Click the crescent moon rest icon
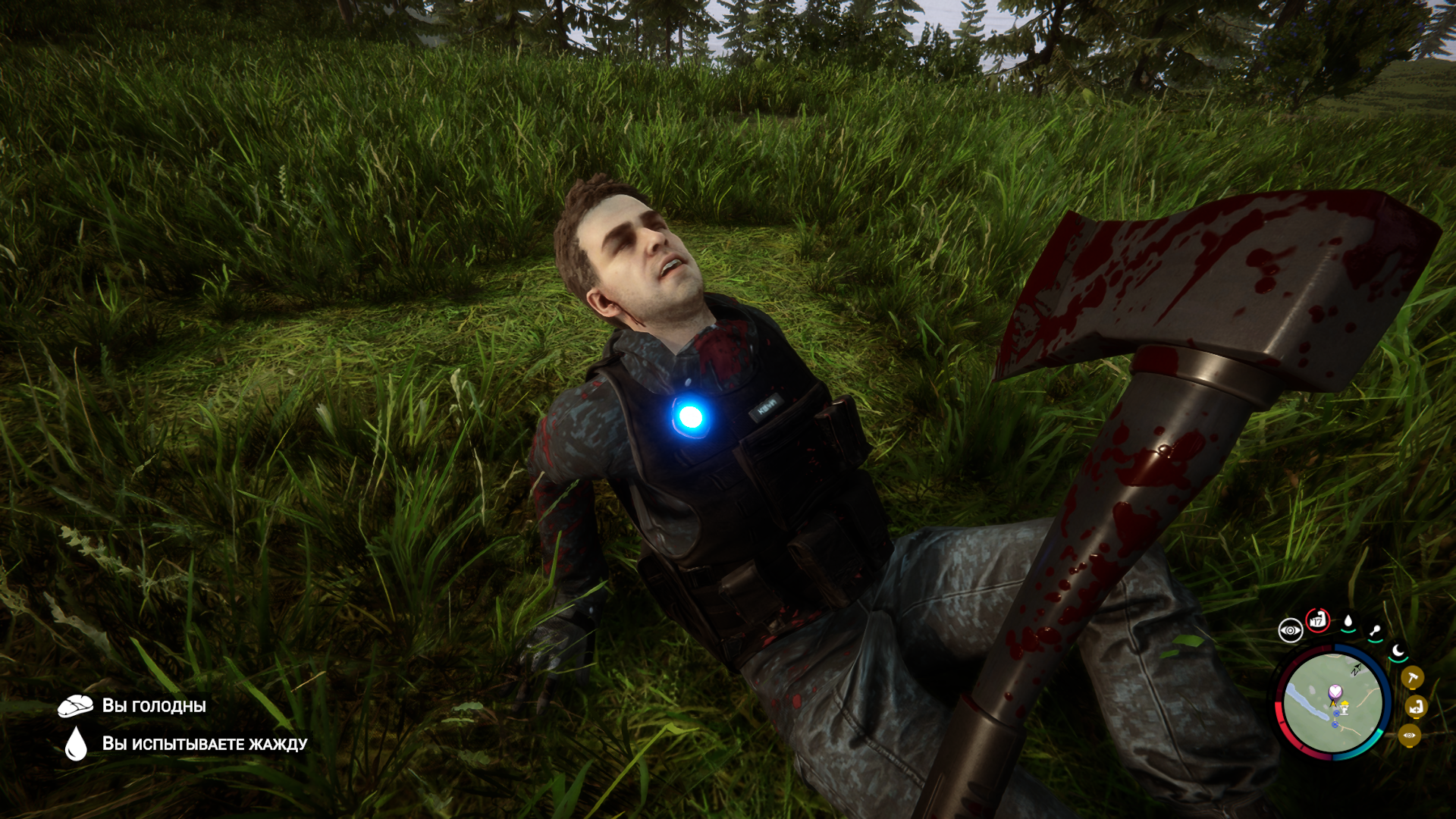 point(1398,651)
